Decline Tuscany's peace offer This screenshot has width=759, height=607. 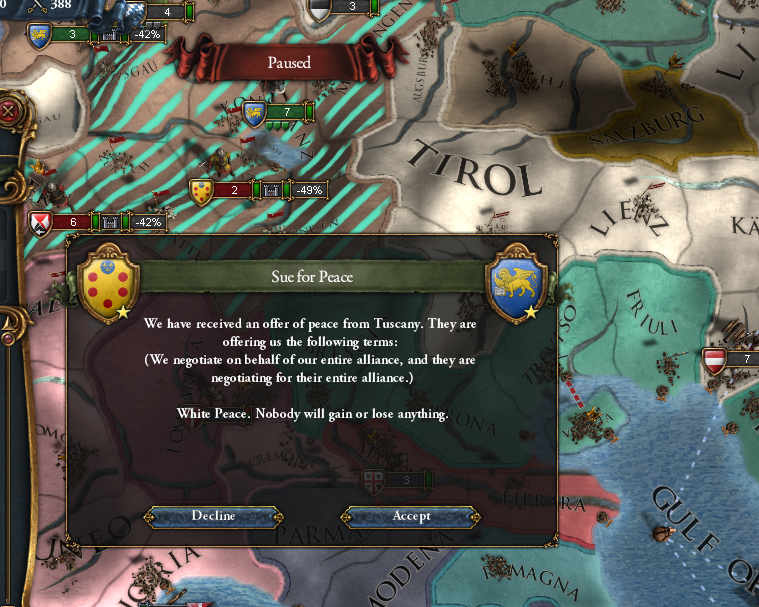(213, 516)
